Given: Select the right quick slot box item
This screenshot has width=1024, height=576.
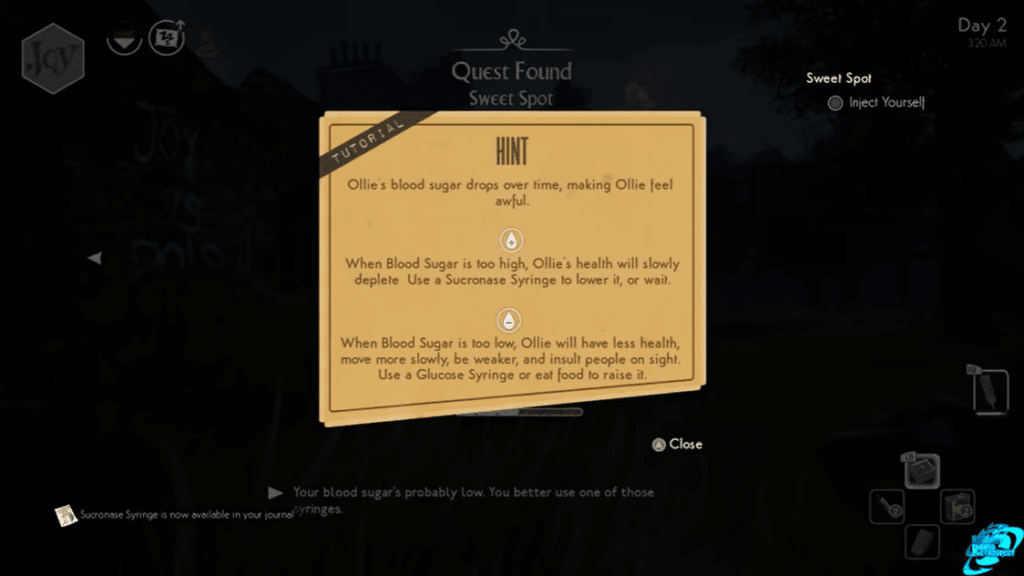Looking at the screenshot, I should (957, 506).
